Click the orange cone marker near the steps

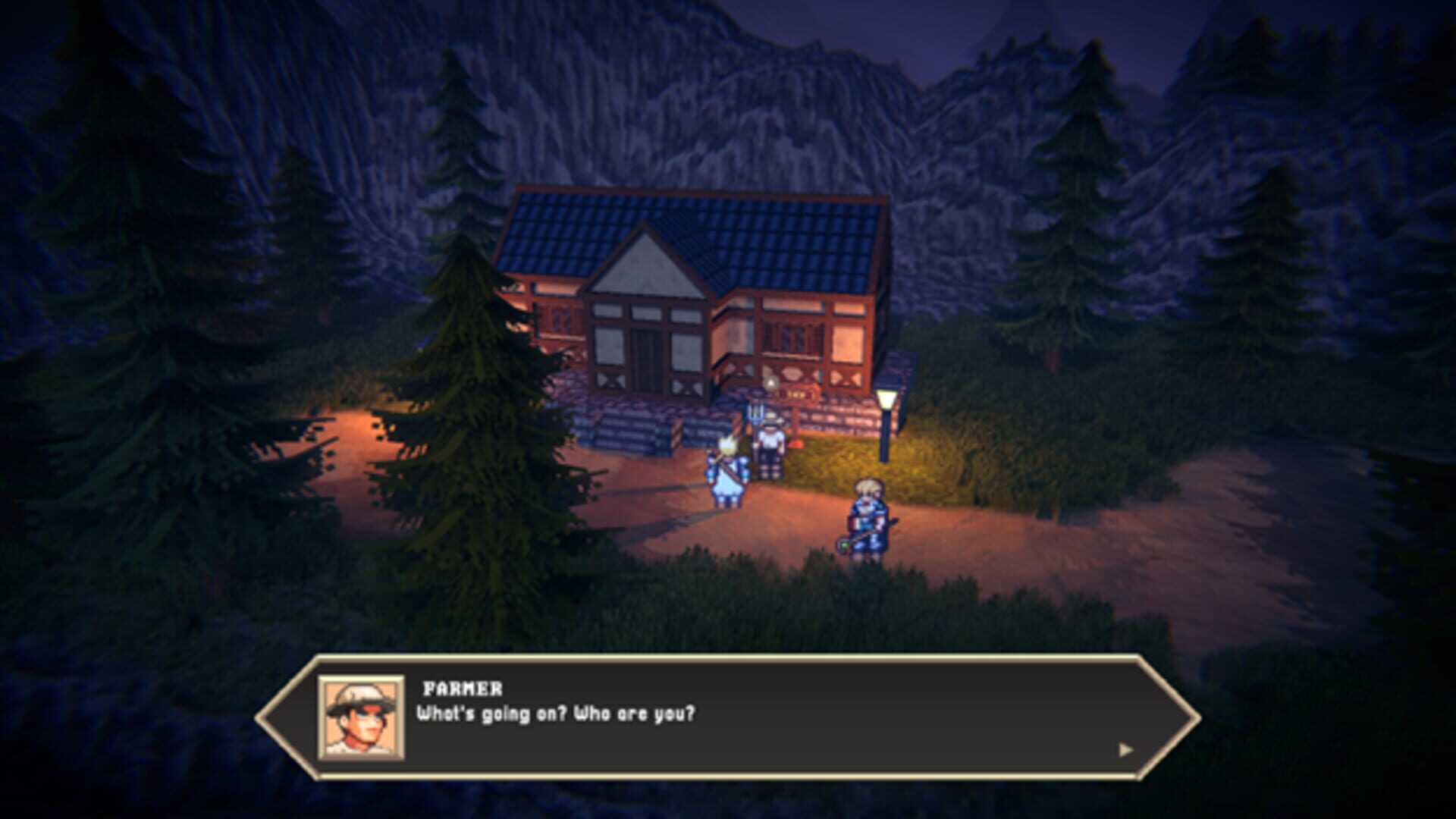795,444
